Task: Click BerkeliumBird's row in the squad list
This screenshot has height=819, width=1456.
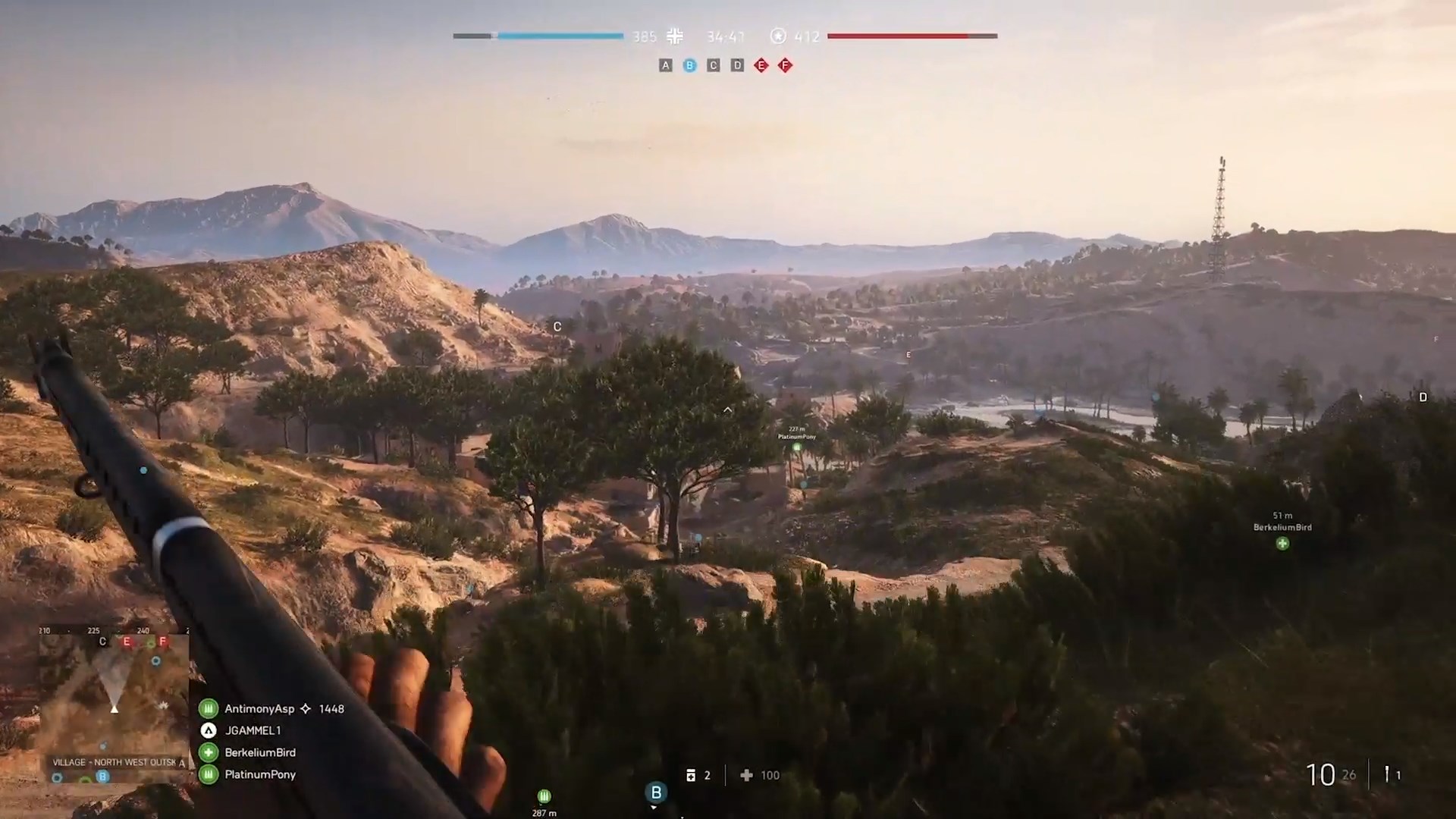Action: pyautogui.click(x=259, y=753)
